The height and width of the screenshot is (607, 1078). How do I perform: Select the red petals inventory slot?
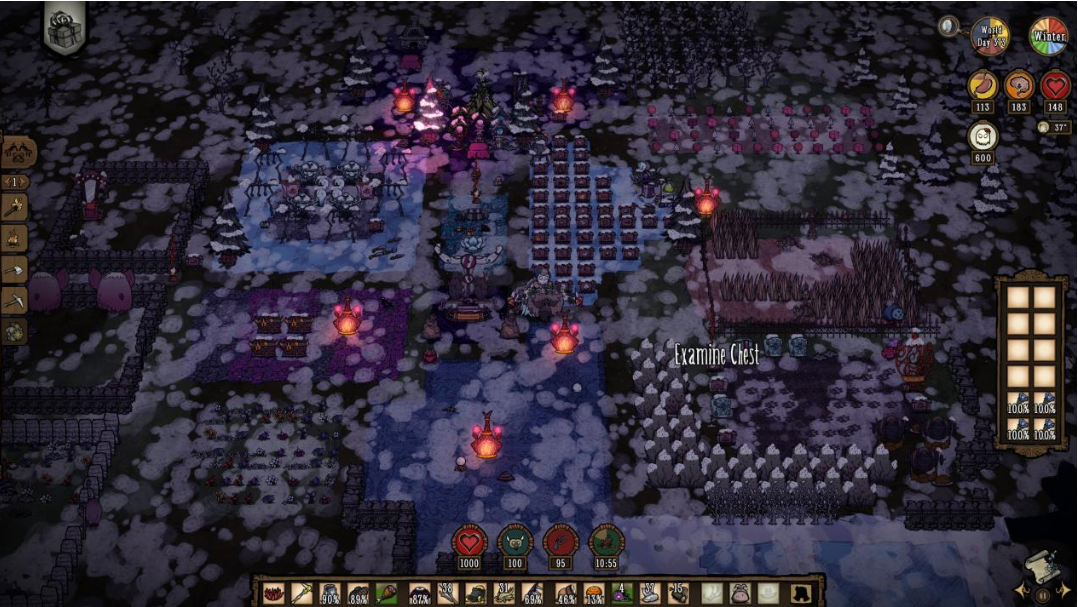point(272,593)
